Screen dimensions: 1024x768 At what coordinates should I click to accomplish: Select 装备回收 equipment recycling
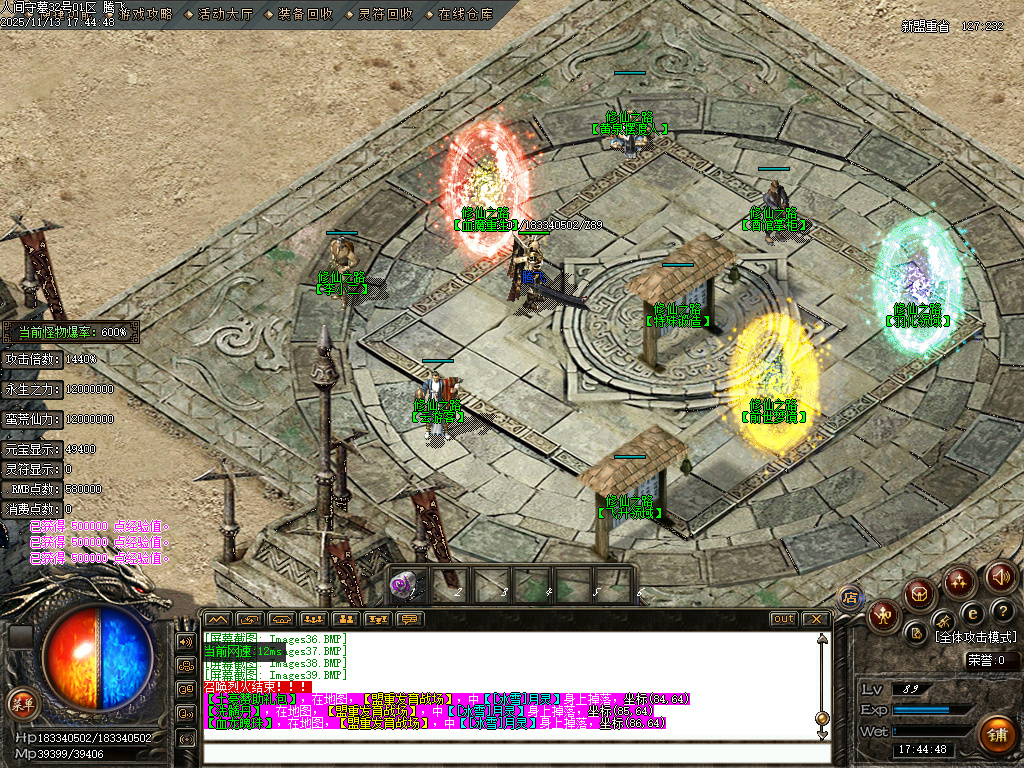pos(306,15)
